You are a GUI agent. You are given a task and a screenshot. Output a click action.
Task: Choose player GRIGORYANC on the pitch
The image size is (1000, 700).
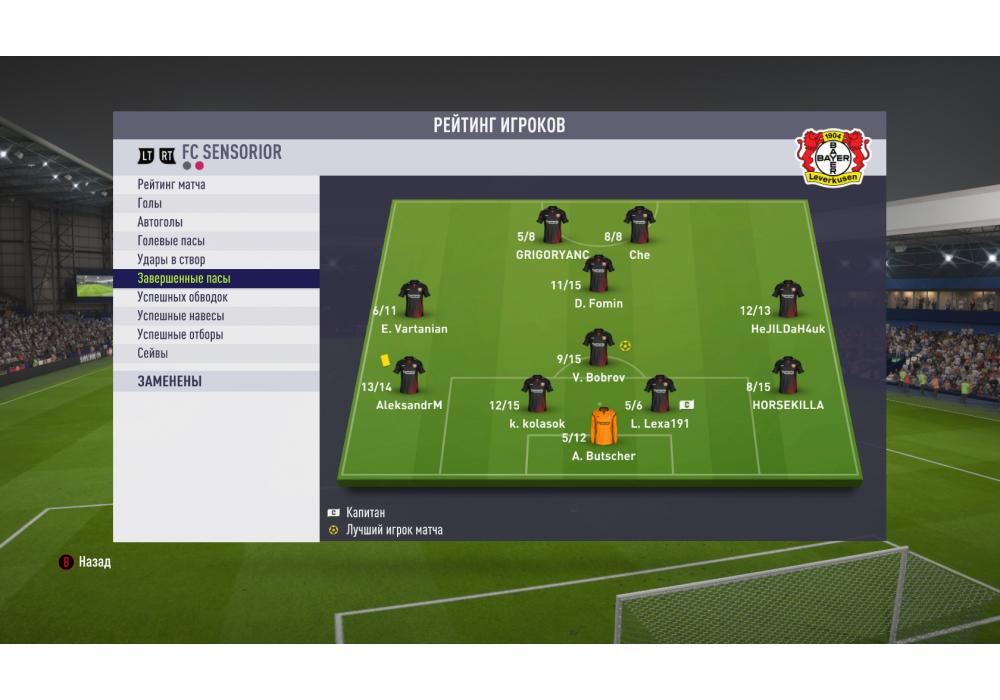[x=552, y=225]
